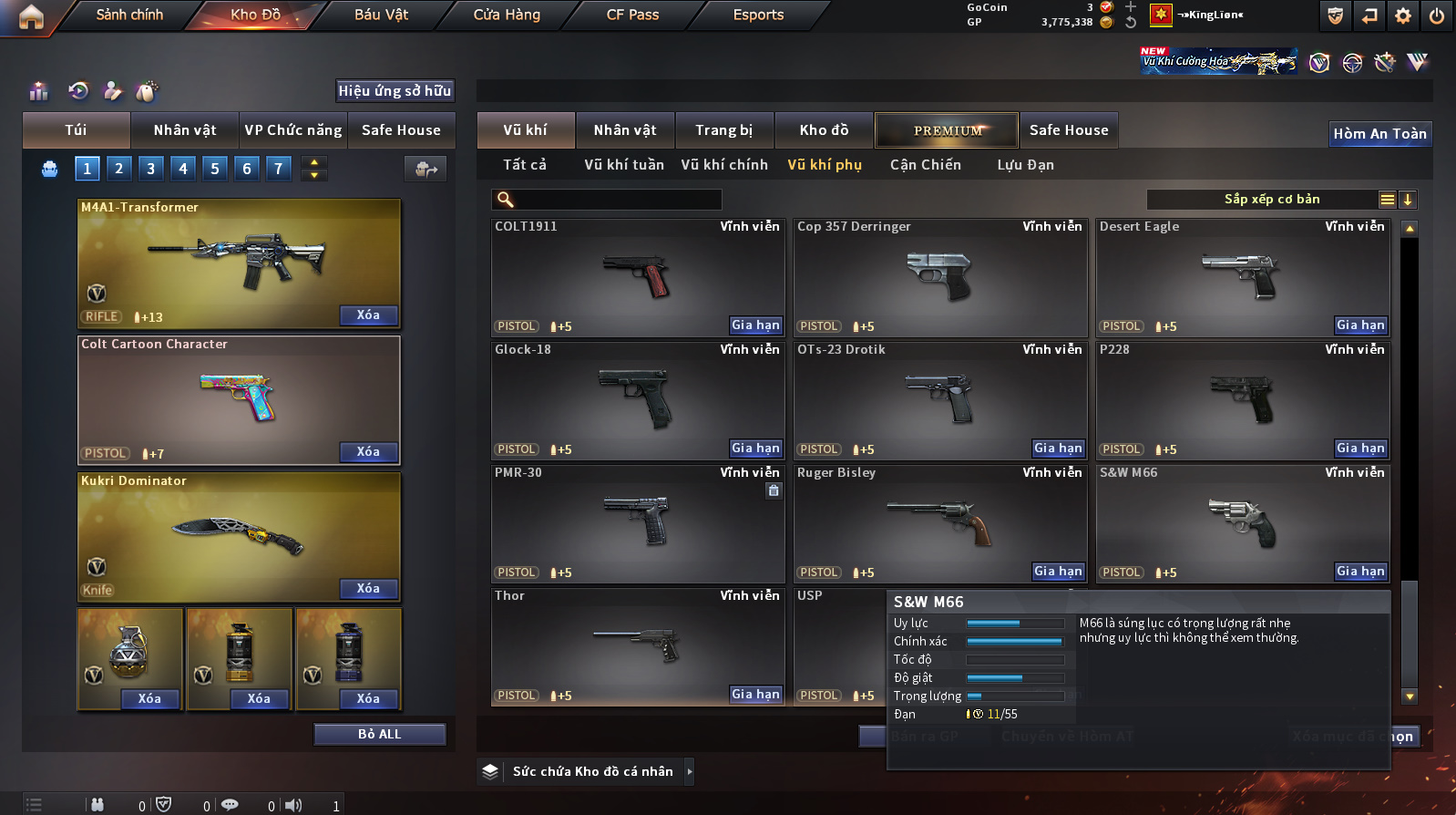This screenshot has height=815, width=1456.
Task: Switch to the PREMIUM tab
Action: click(948, 130)
